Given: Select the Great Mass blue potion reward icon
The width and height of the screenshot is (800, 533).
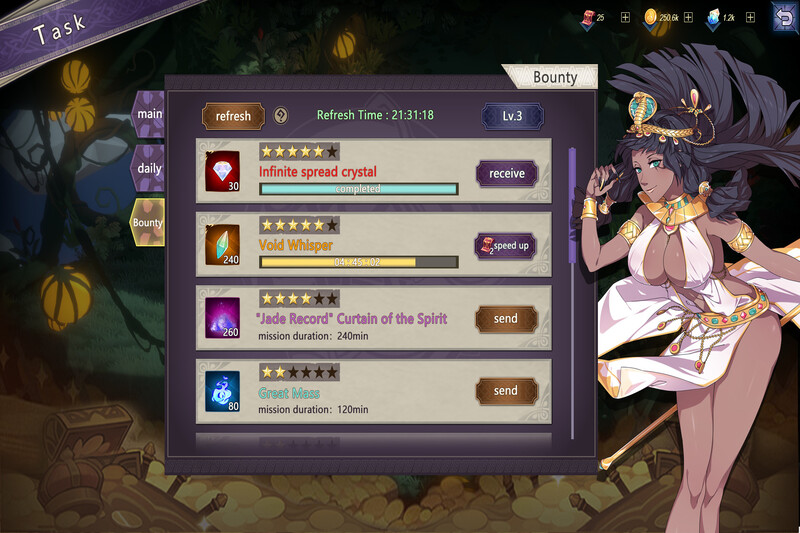Looking at the screenshot, I should tap(223, 391).
